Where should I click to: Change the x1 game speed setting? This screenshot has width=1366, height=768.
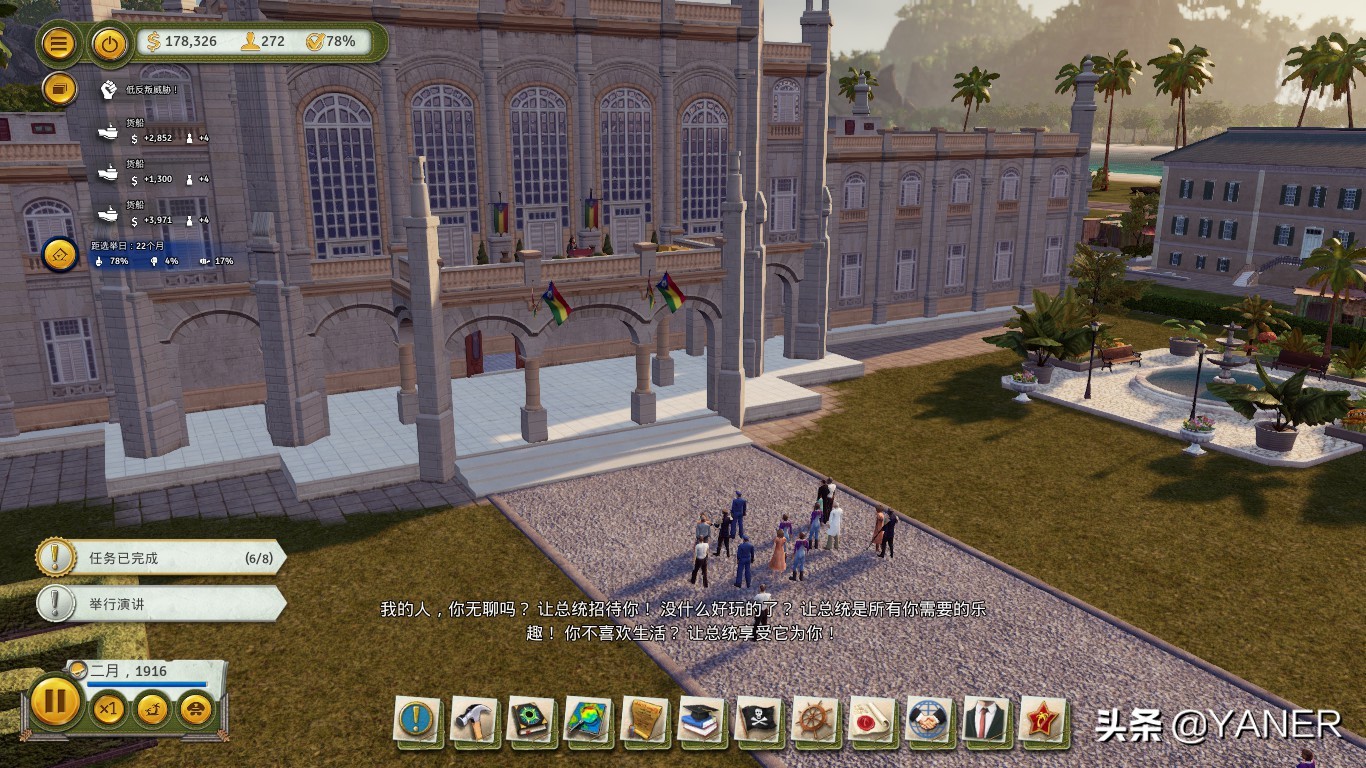108,710
